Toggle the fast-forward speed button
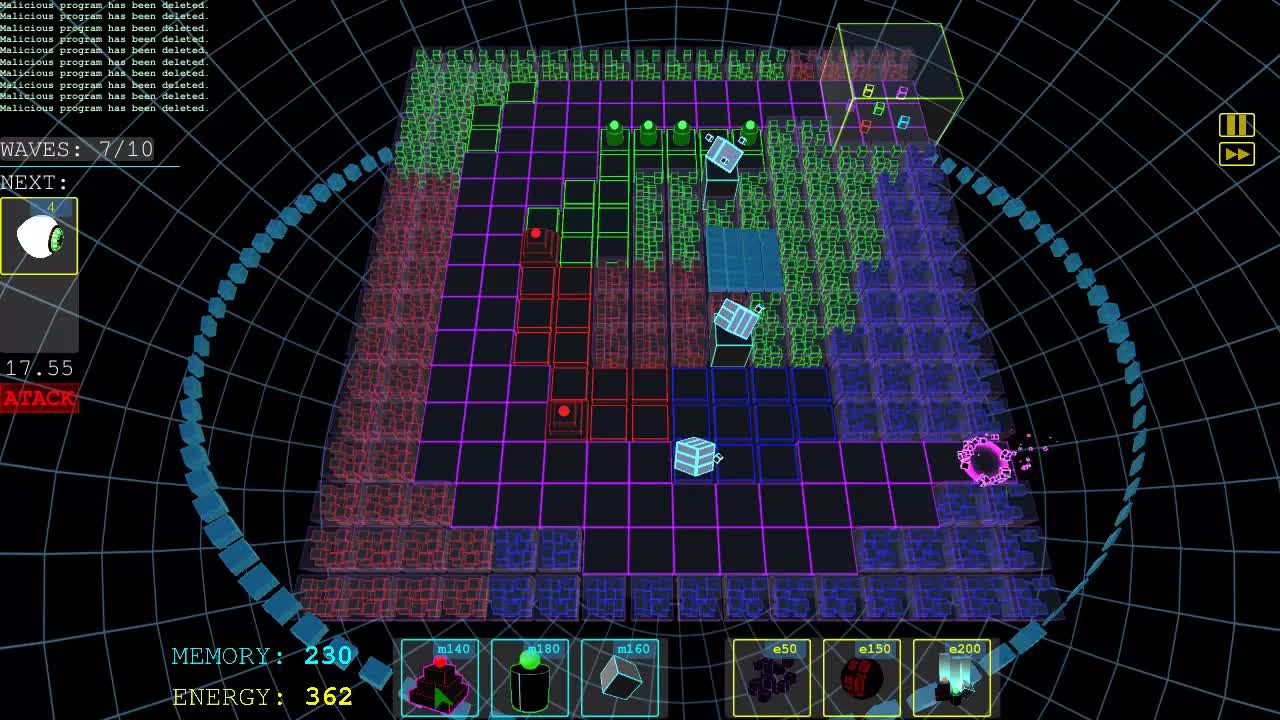Screen dimensions: 1280x720 [1237, 154]
